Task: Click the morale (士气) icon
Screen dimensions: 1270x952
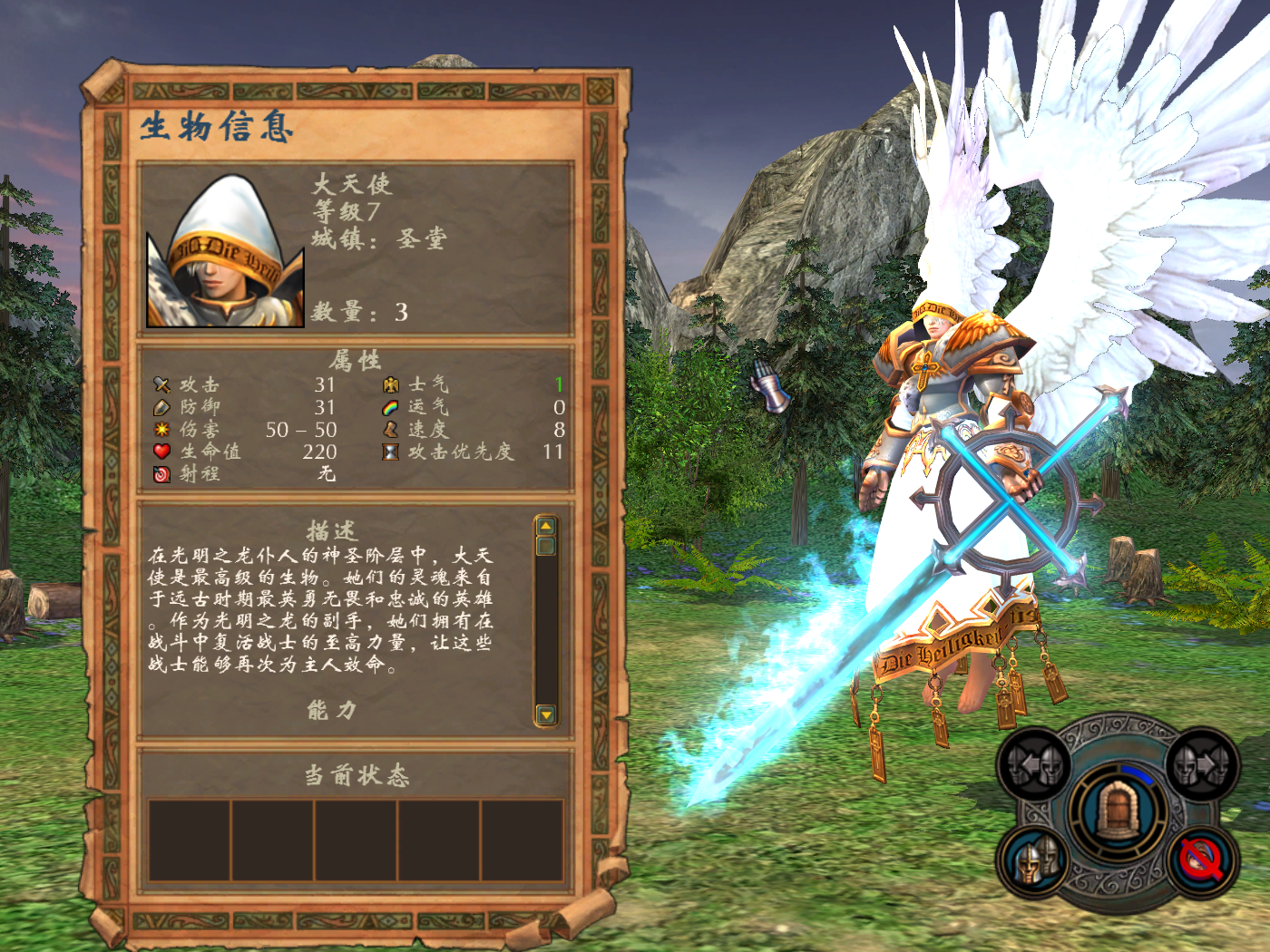Action: pyautogui.click(x=390, y=385)
